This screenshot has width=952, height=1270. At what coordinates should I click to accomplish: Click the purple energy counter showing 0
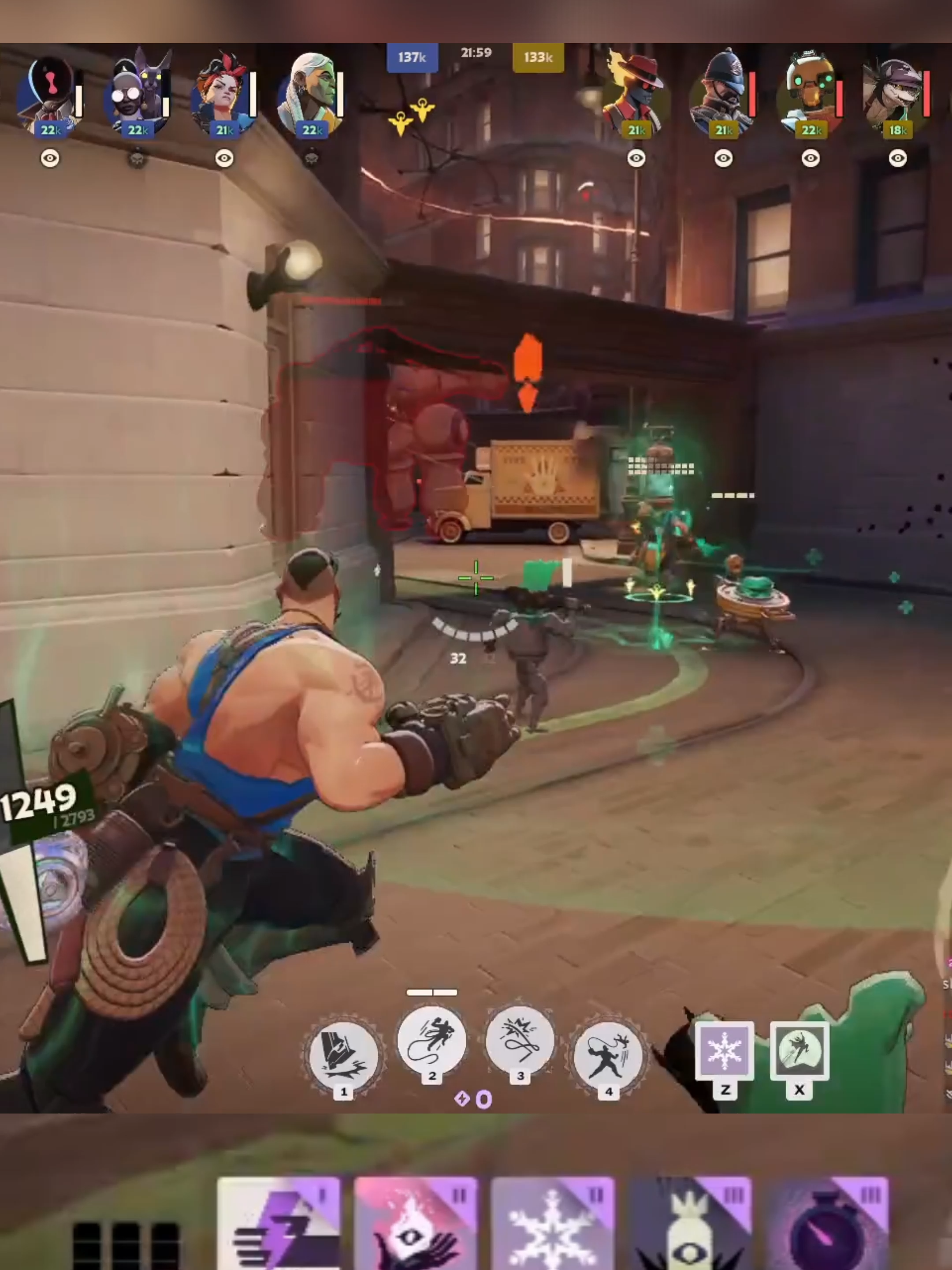tap(475, 1097)
